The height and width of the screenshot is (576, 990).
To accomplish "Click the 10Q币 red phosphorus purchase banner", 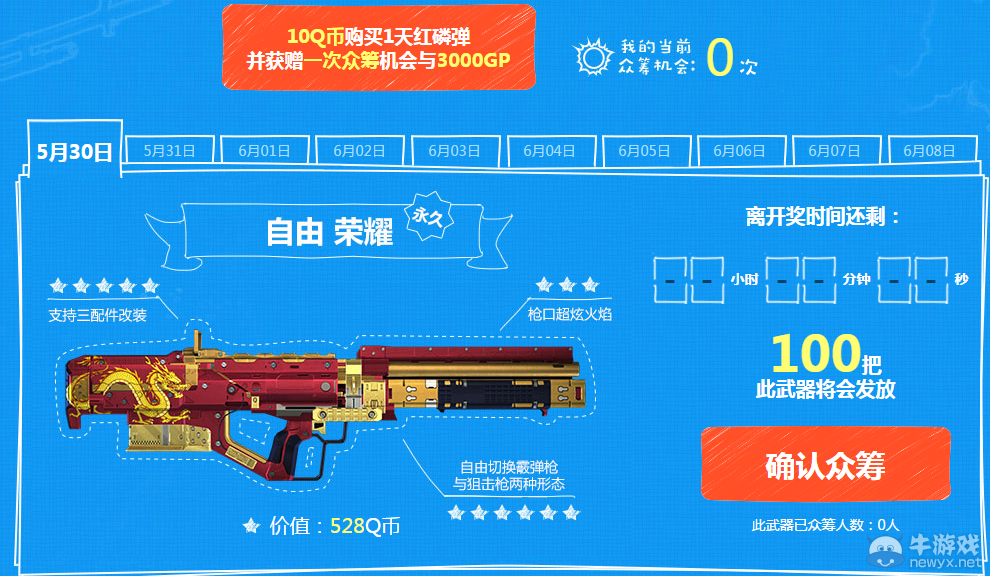I will click(378, 47).
